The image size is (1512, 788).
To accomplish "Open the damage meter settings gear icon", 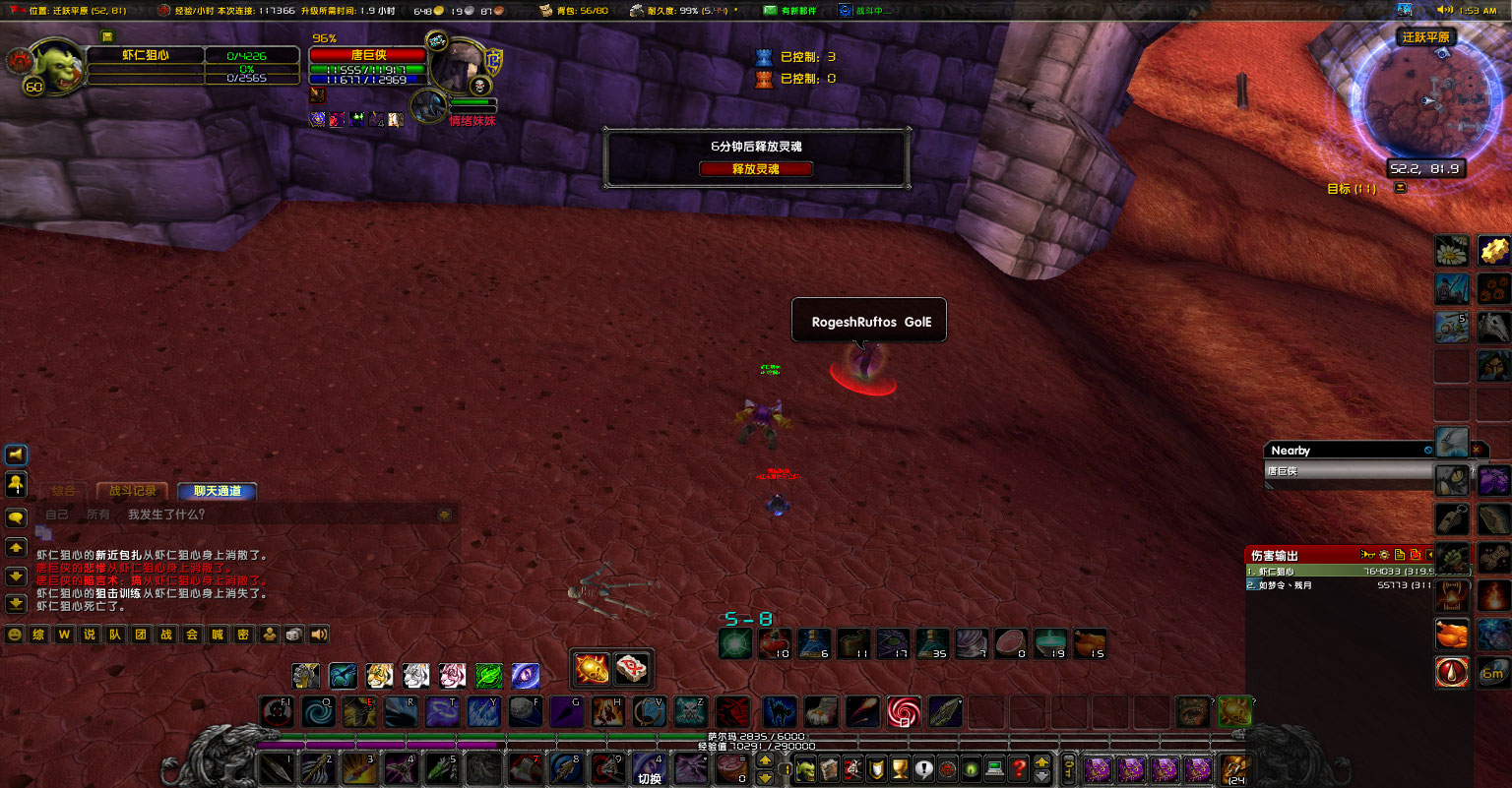I will pyautogui.click(x=1384, y=554).
